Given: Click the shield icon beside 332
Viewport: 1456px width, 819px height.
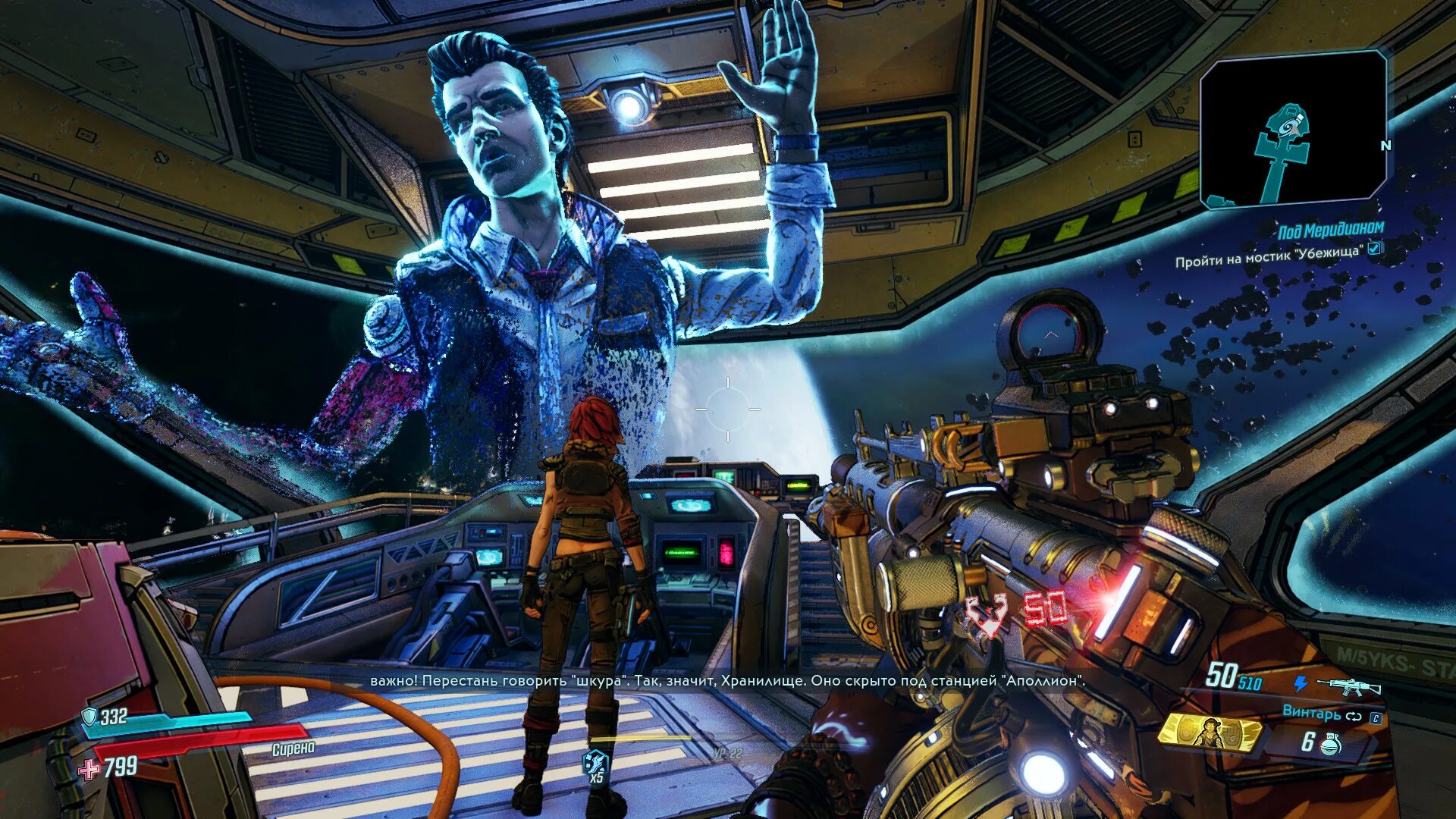Looking at the screenshot, I should click(89, 717).
